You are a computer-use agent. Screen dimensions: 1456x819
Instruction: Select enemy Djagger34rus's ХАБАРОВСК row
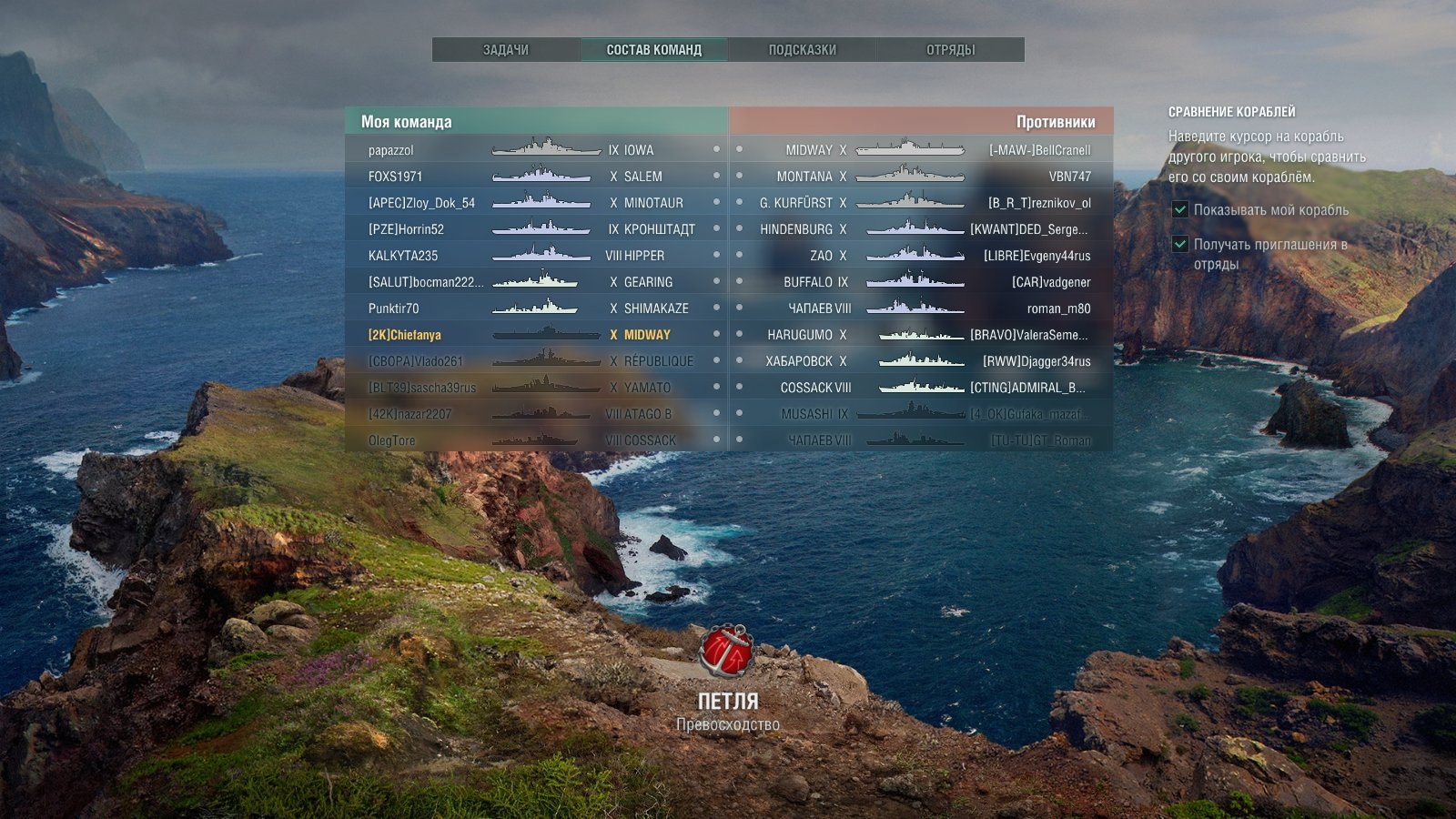(x=921, y=361)
